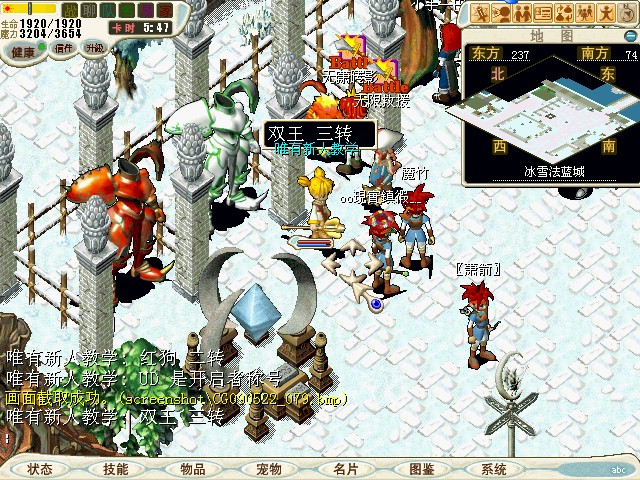Open the 名片 name card menu
This screenshot has height=480, width=640.
click(346, 469)
